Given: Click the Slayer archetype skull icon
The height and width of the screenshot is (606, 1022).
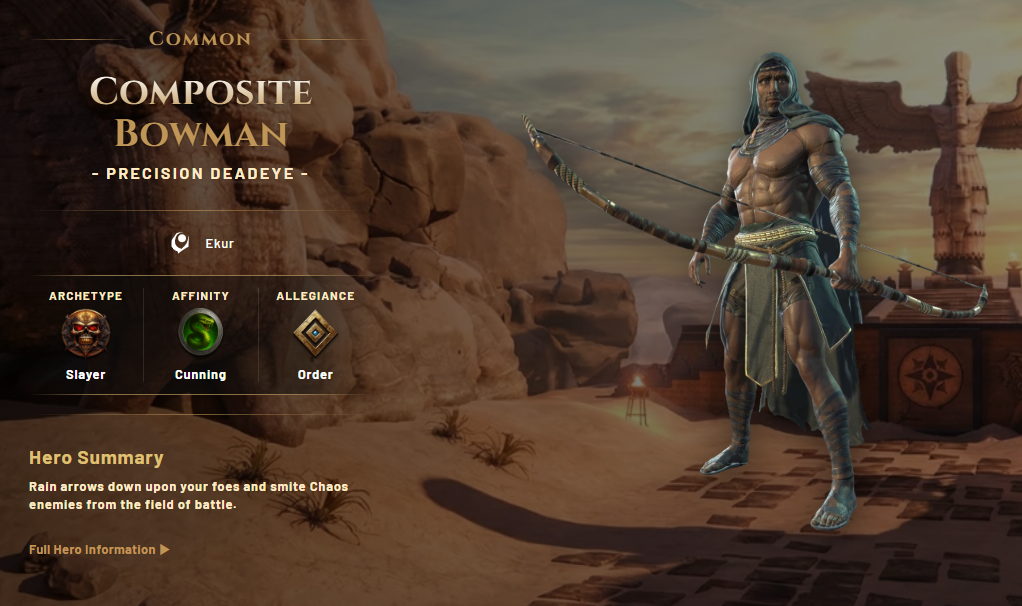Looking at the screenshot, I should pyautogui.click(x=85, y=333).
